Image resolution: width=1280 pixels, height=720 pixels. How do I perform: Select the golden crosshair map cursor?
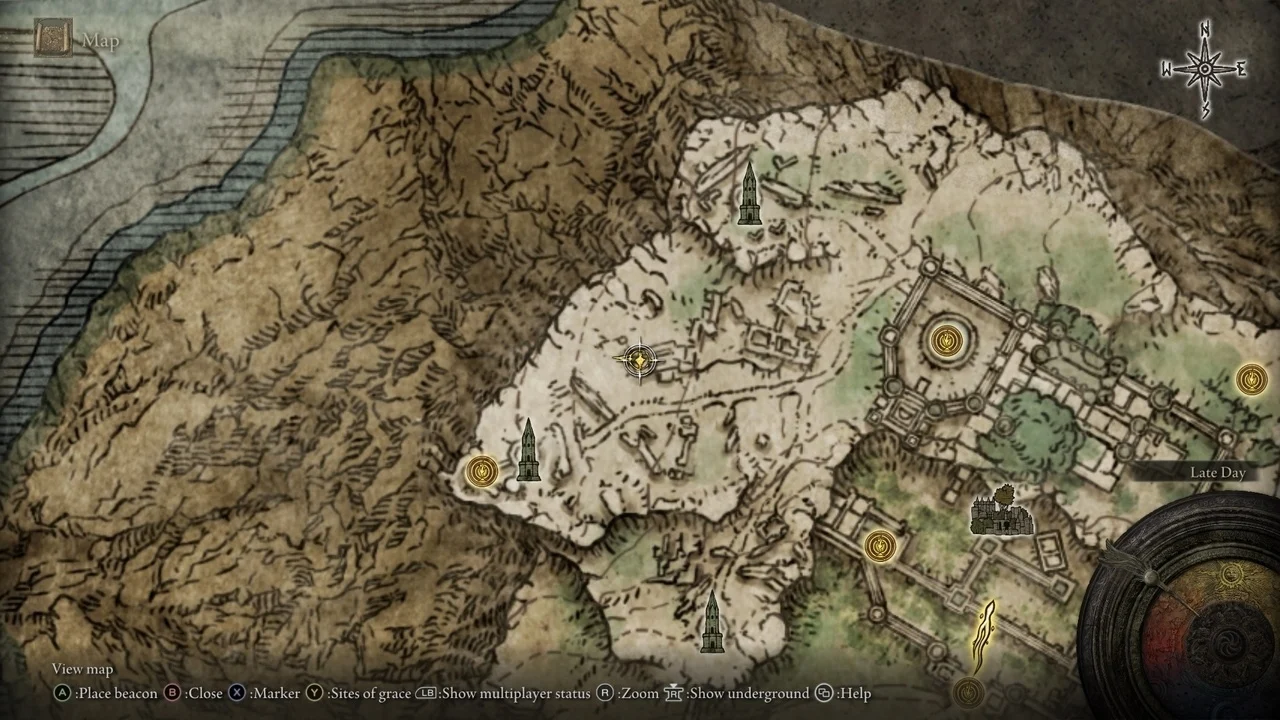pos(639,360)
